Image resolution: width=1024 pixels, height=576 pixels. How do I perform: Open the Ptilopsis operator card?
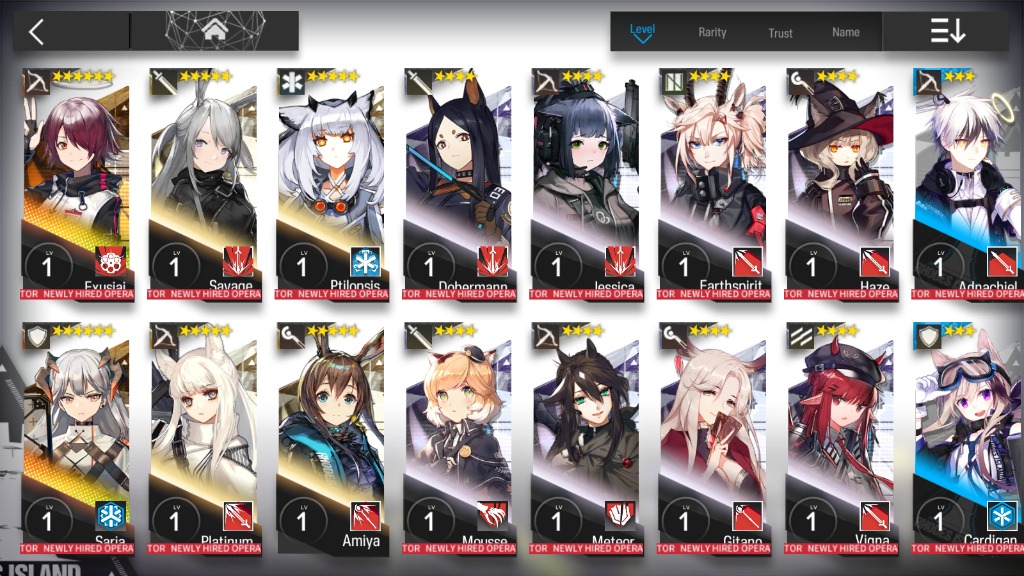click(x=331, y=180)
